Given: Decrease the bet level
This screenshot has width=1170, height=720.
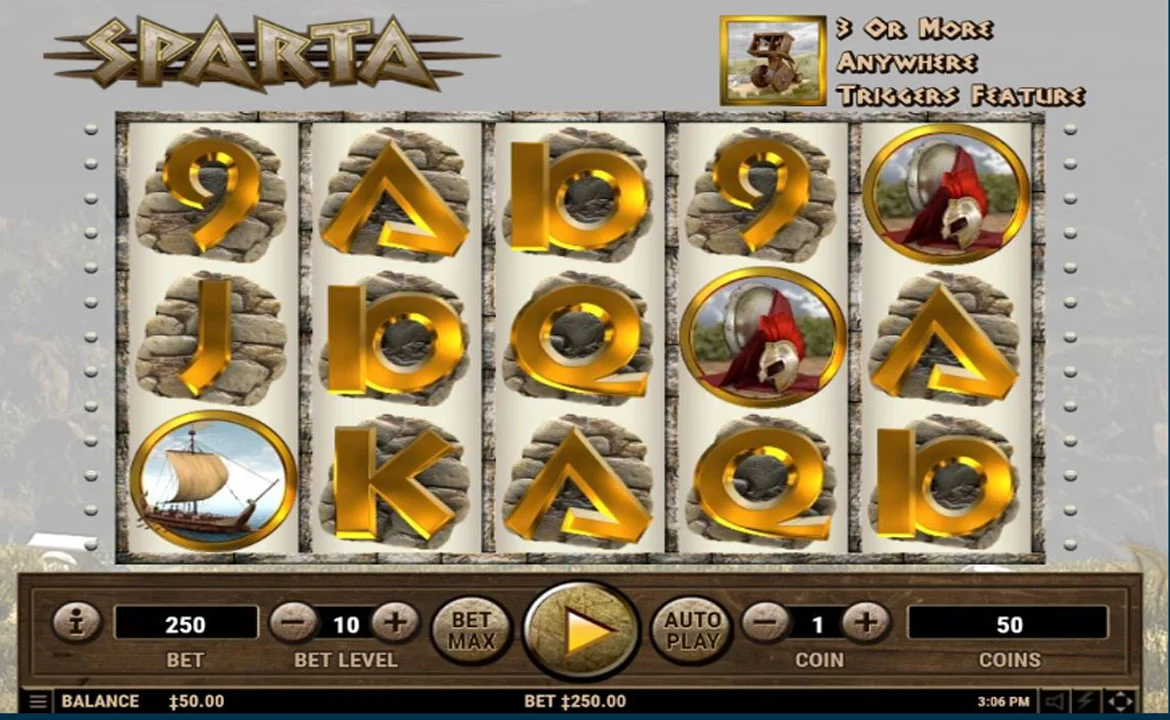Looking at the screenshot, I should pos(293,624).
